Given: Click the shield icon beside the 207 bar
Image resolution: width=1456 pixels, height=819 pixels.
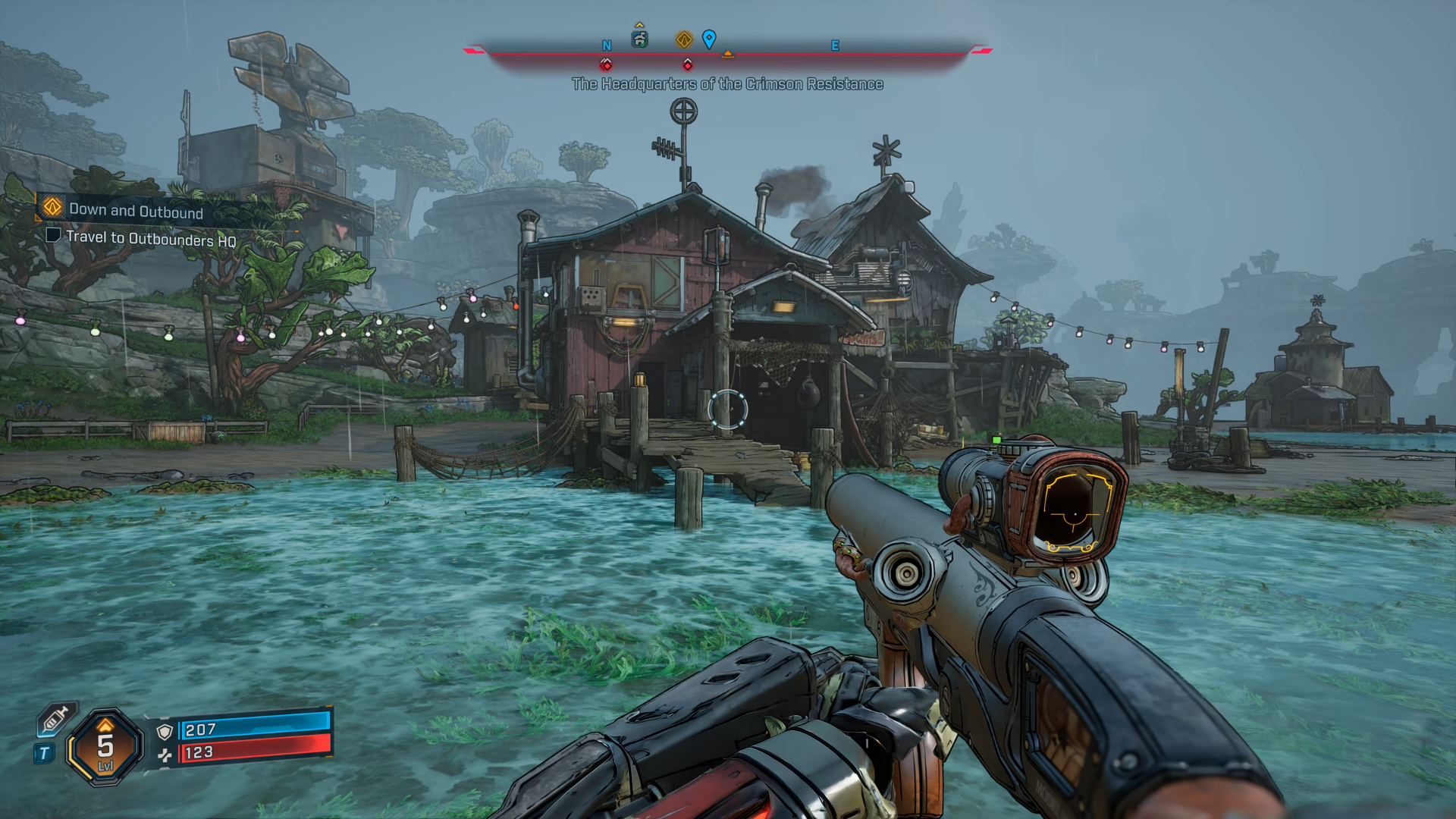Looking at the screenshot, I should [164, 731].
